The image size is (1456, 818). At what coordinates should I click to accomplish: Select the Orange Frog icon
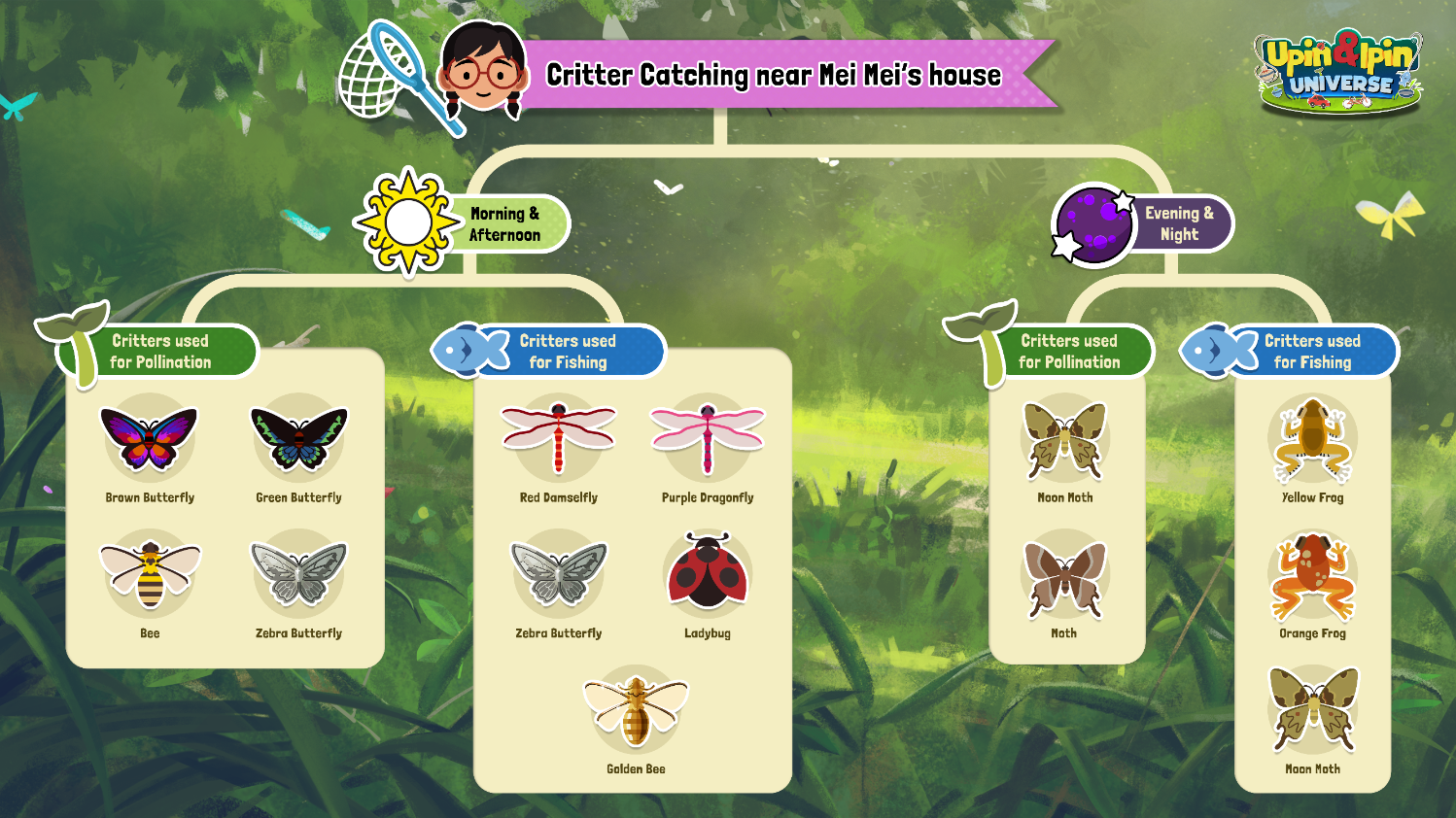1312,576
